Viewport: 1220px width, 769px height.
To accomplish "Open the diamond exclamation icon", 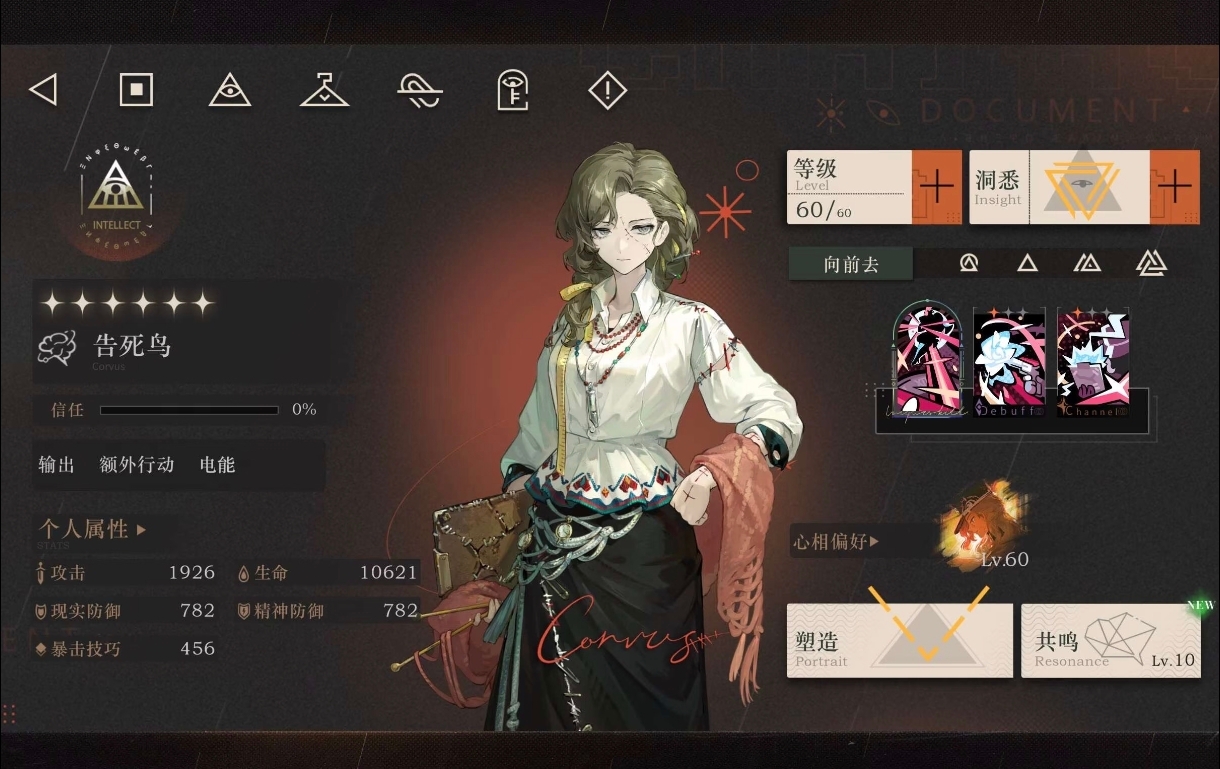I will tap(607, 91).
